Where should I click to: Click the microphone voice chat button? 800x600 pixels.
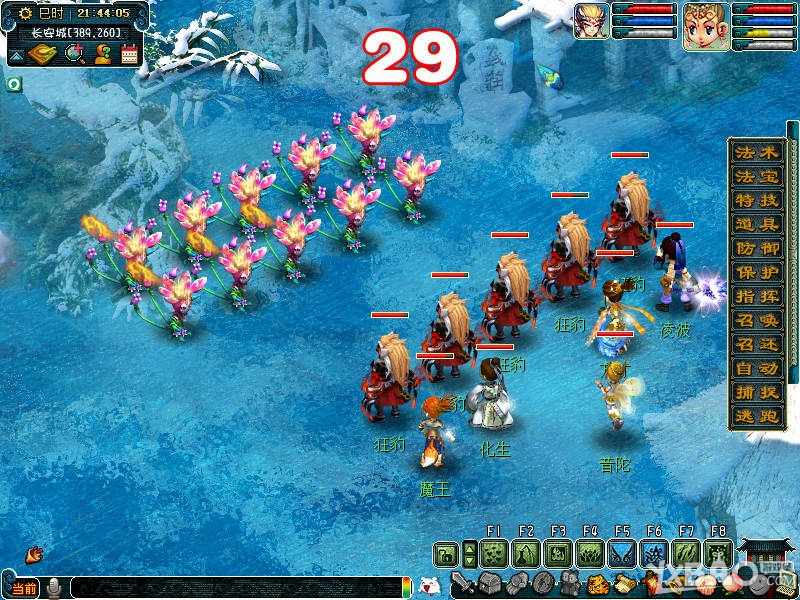coord(55,587)
